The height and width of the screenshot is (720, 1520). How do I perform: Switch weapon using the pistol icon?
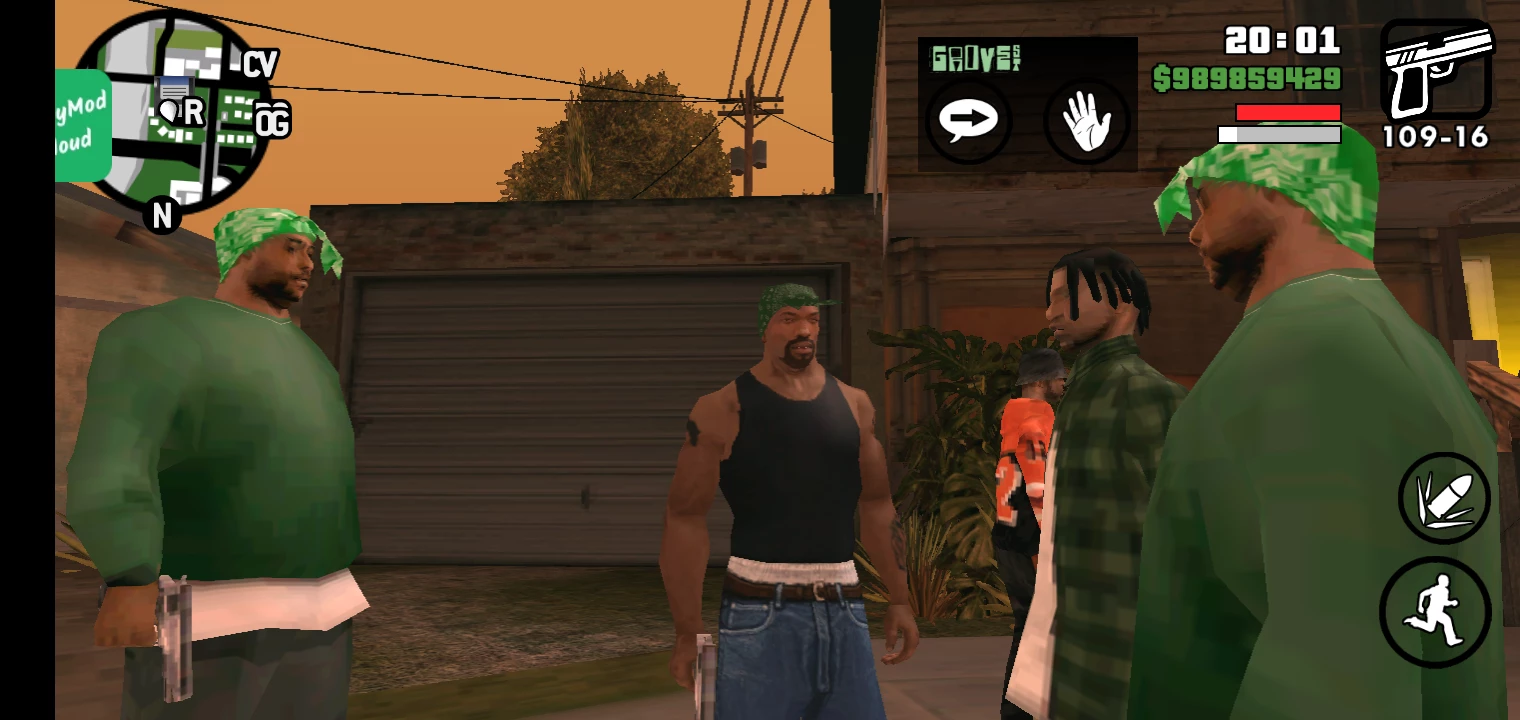(1436, 70)
